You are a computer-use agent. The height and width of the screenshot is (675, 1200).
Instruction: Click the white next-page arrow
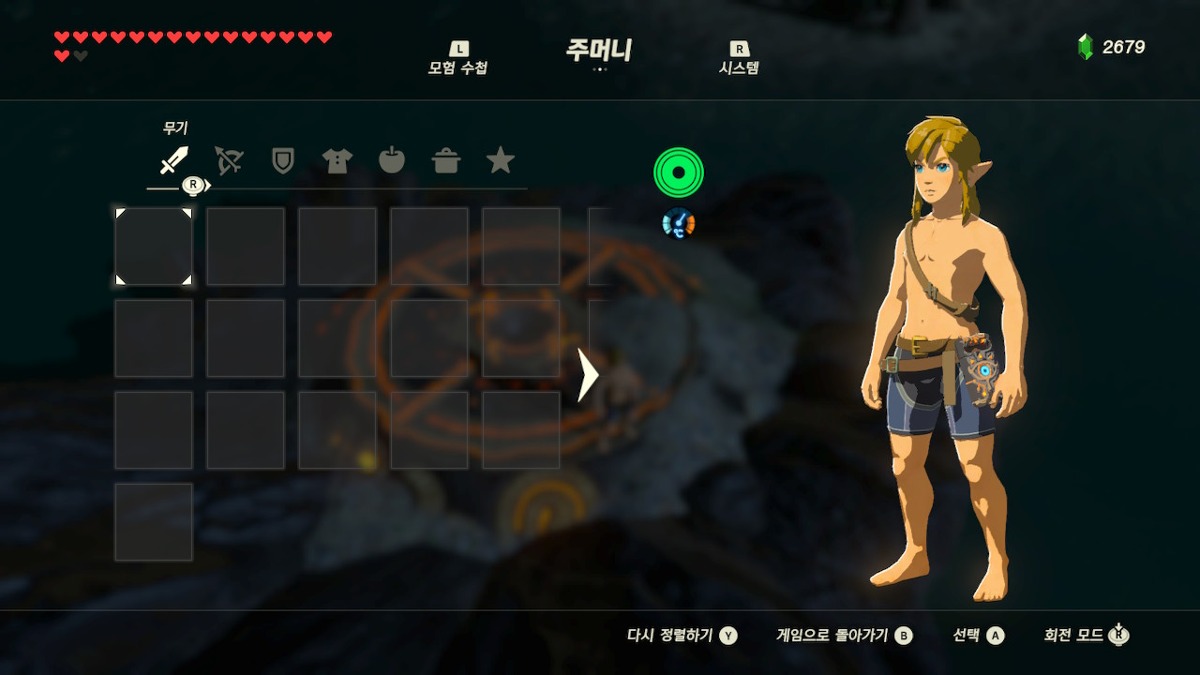(588, 375)
